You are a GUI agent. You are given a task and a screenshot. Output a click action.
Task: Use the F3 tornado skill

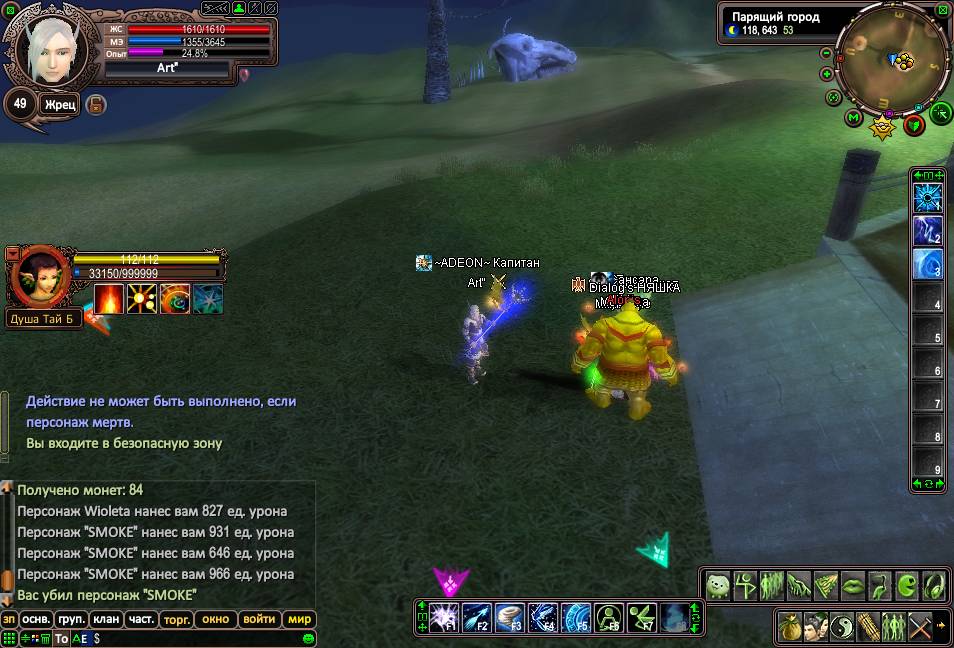pos(511,617)
